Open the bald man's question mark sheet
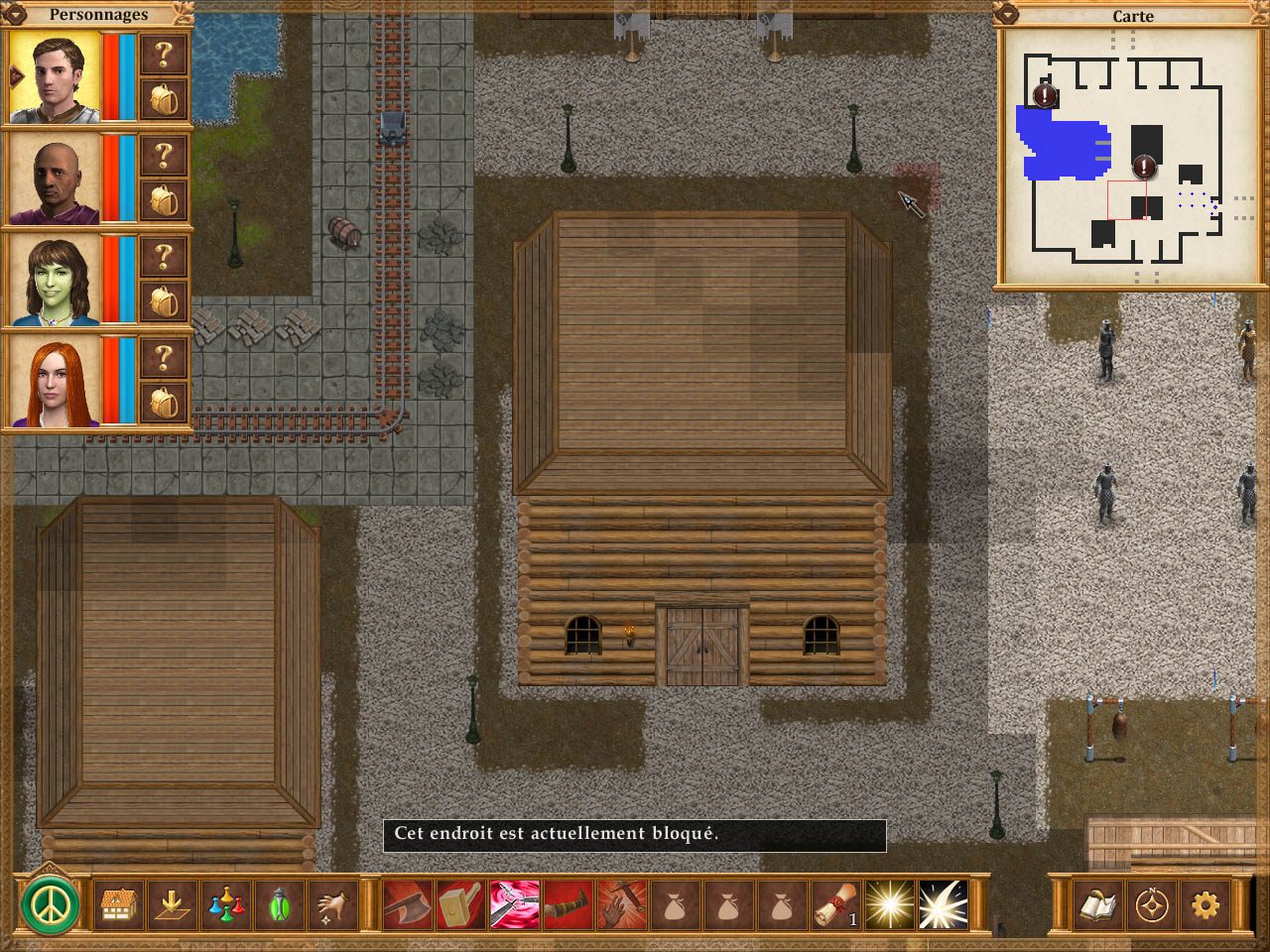1270x952 pixels. coord(164,157)
